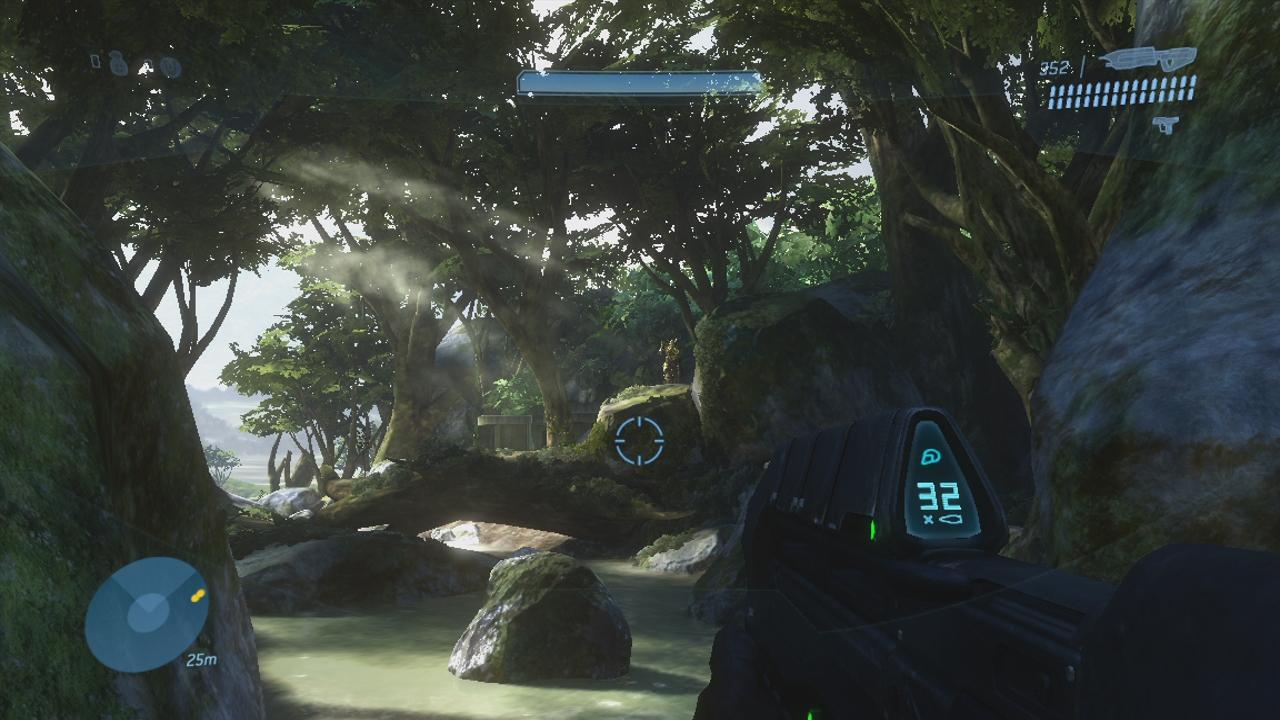Switch to the secondary pistol icon
The height and width of the screenshot is (720, 1280).
coord(1165,124)
